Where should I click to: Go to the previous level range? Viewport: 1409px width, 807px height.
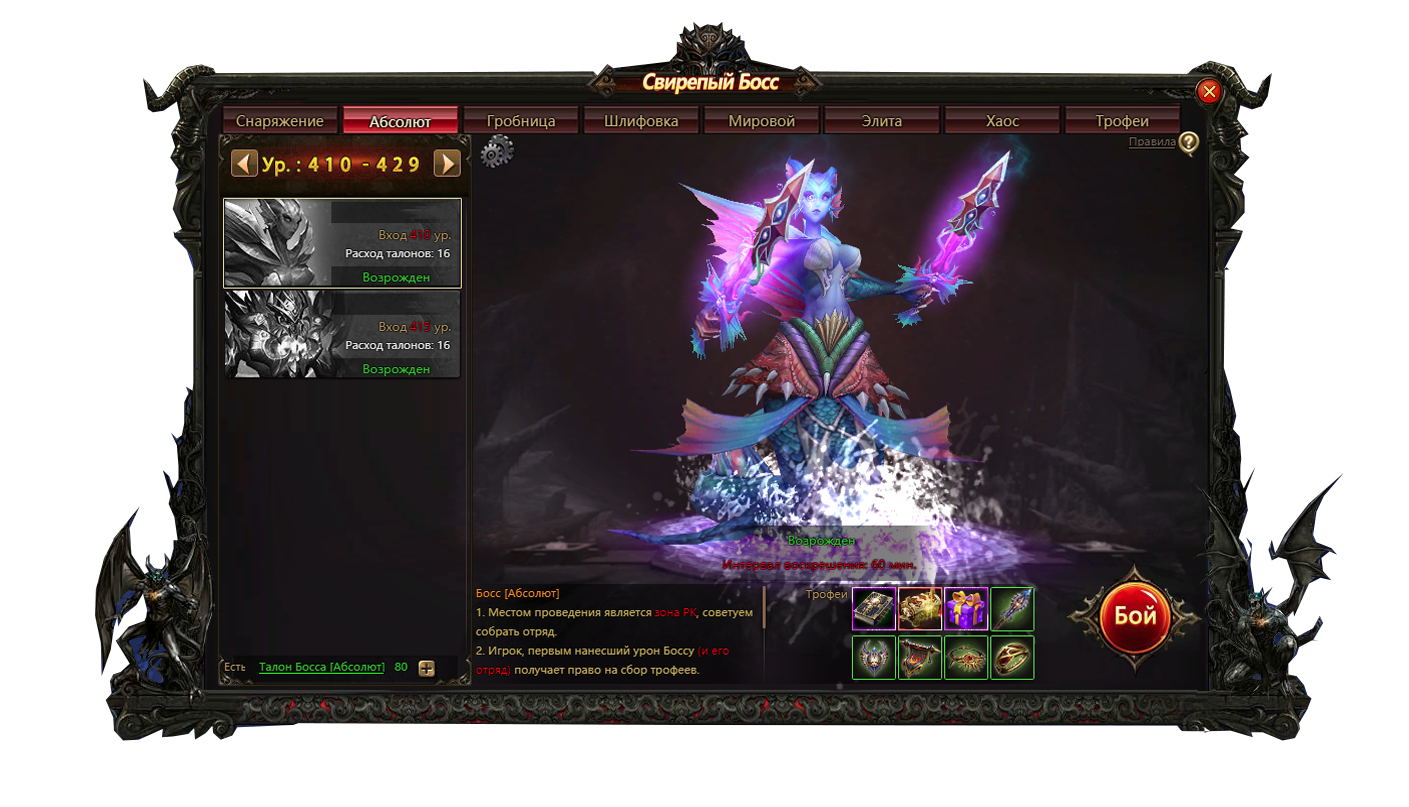click(244, 163)
